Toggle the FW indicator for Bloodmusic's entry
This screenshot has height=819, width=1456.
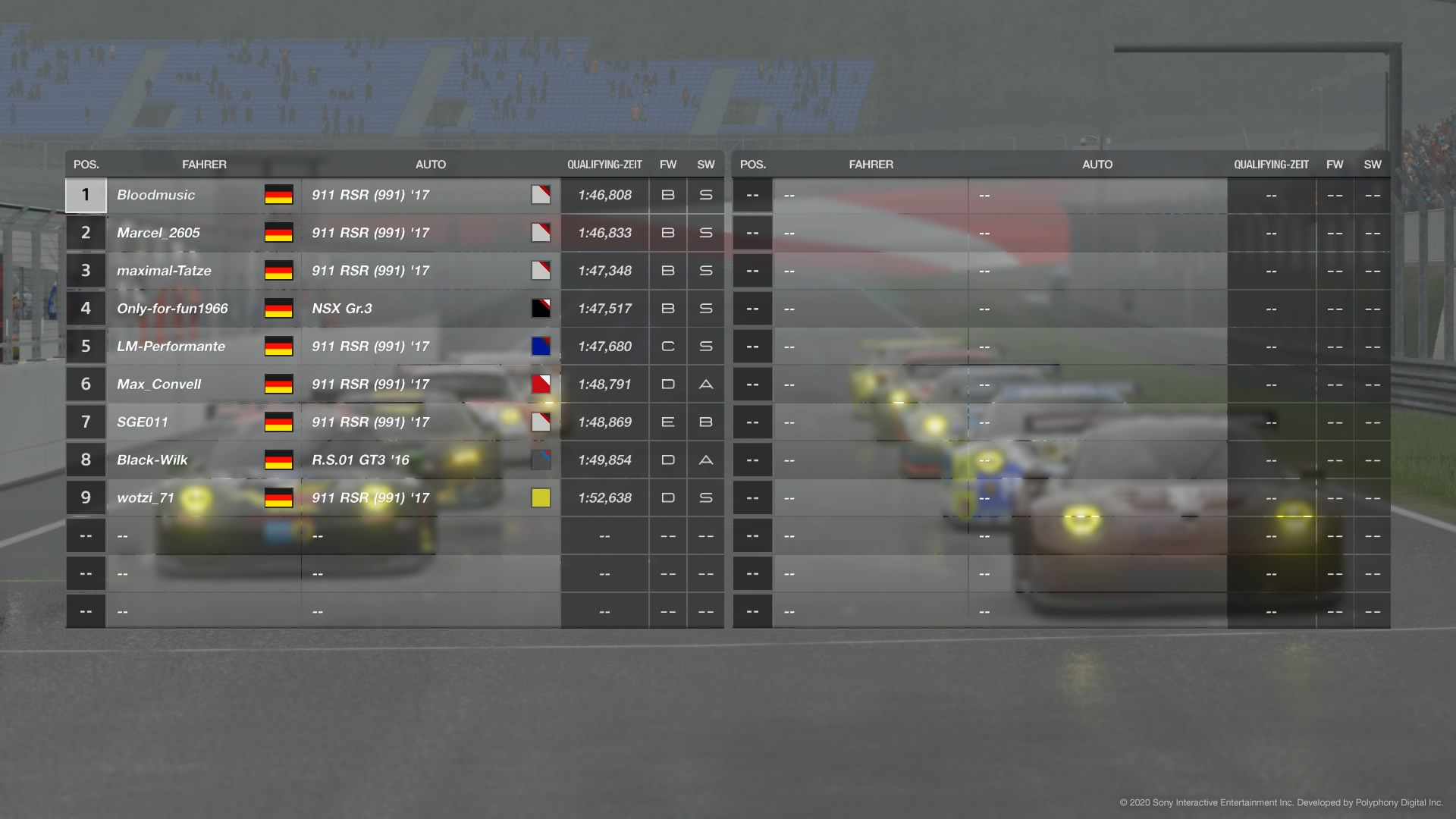point(667,195)
